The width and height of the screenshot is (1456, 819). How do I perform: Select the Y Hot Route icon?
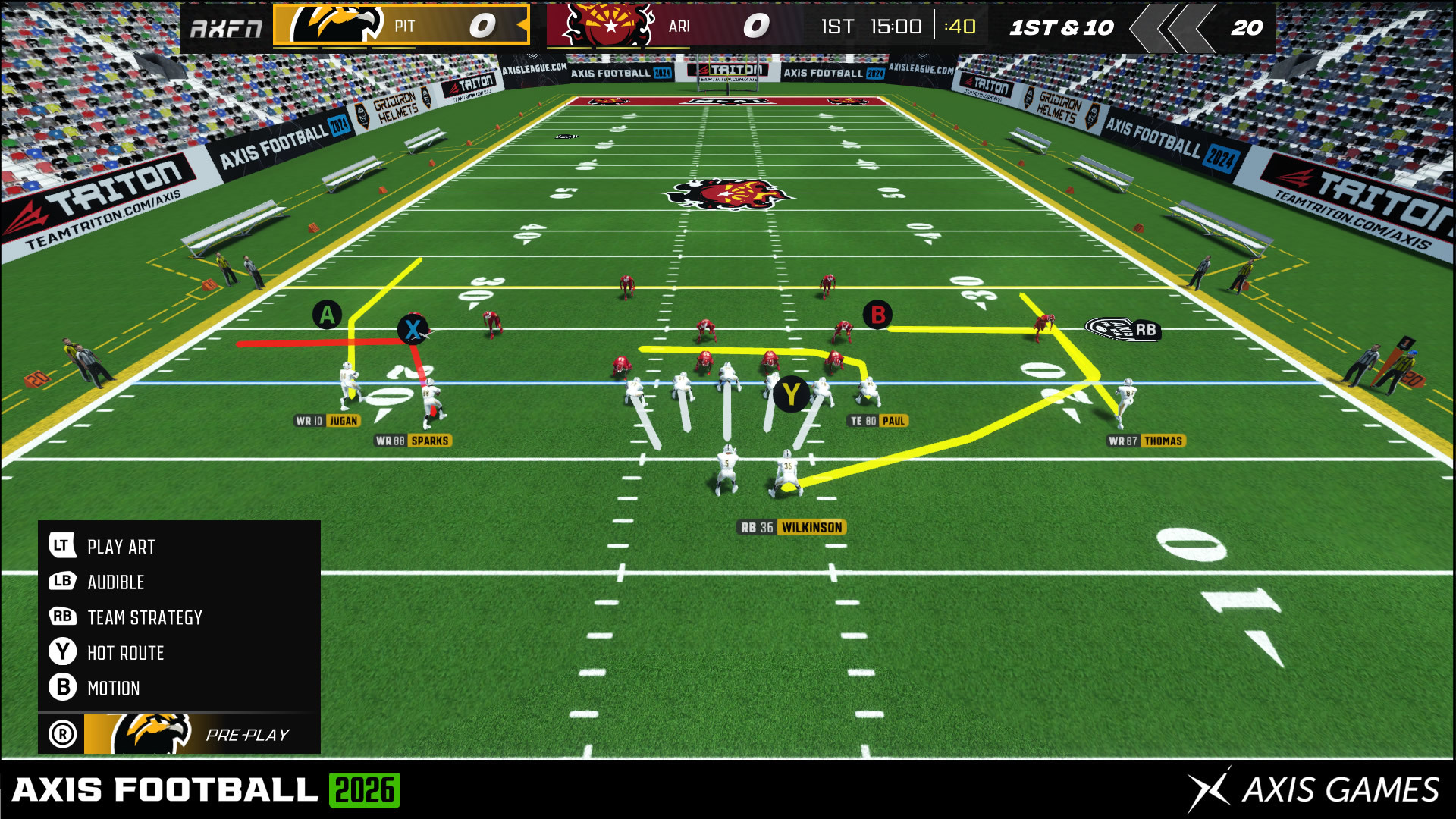62,652
